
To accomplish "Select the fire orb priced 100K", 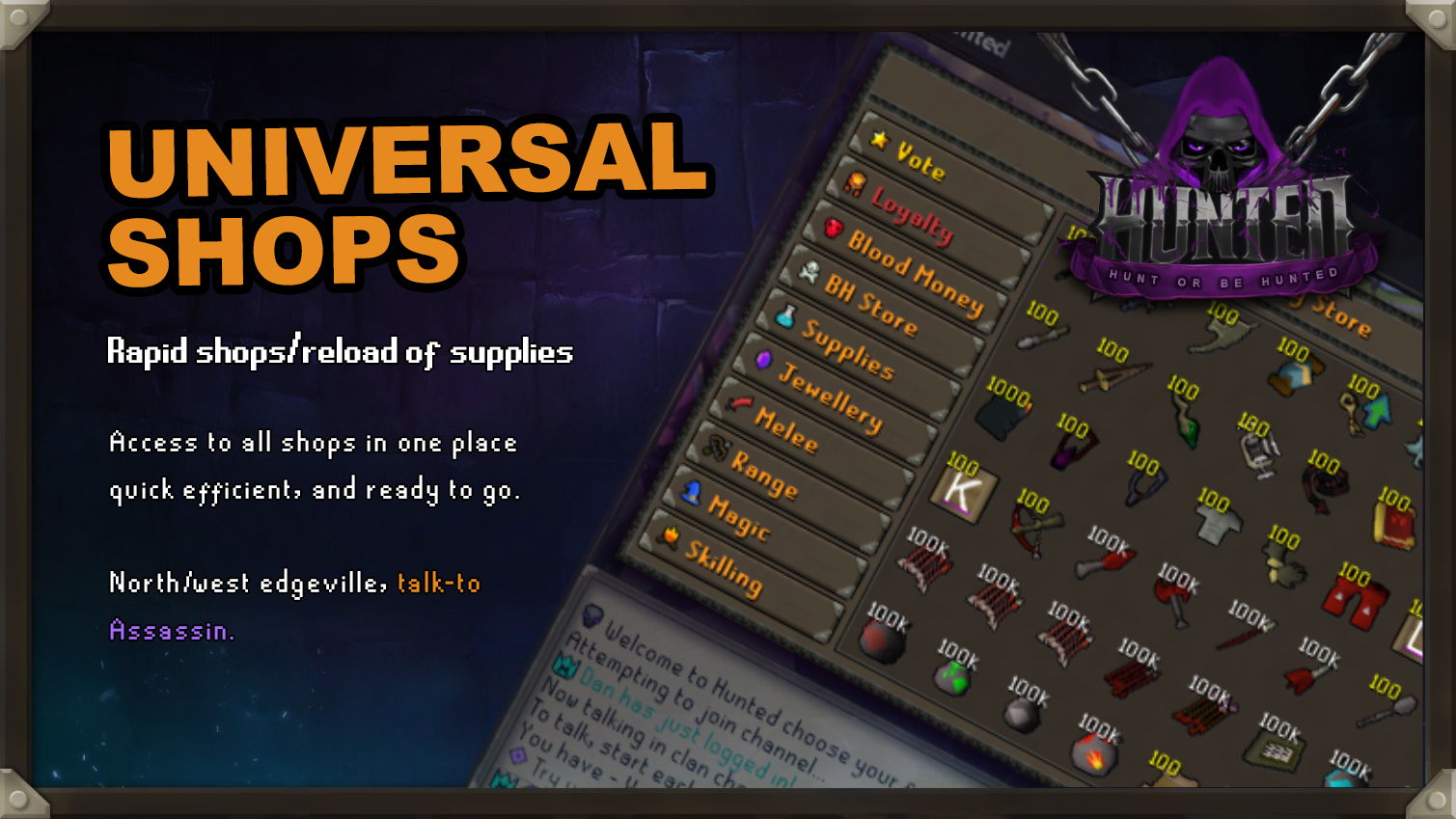I will click(x=1095, y=754).
